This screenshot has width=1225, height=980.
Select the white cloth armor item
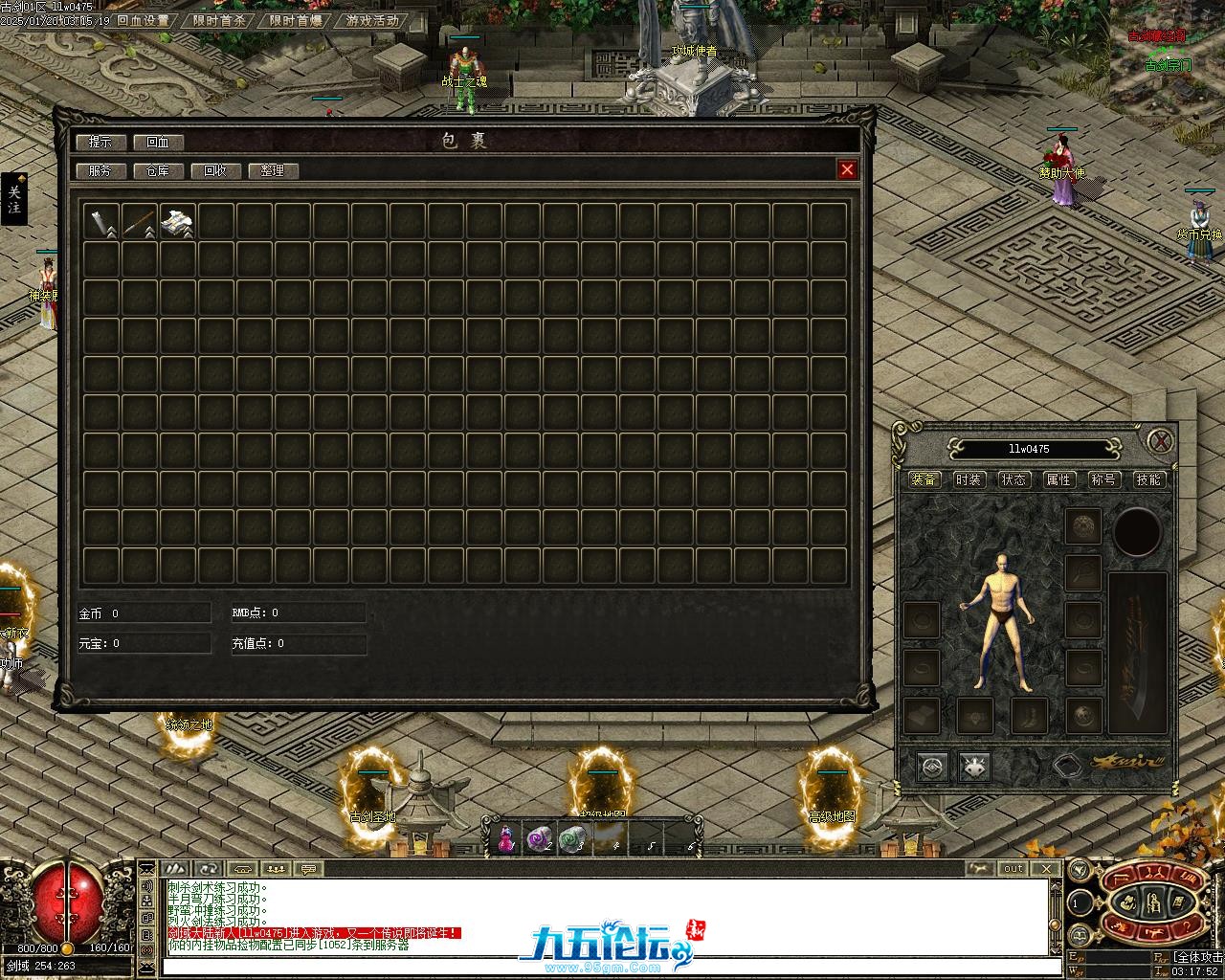(x=178, y=221)
